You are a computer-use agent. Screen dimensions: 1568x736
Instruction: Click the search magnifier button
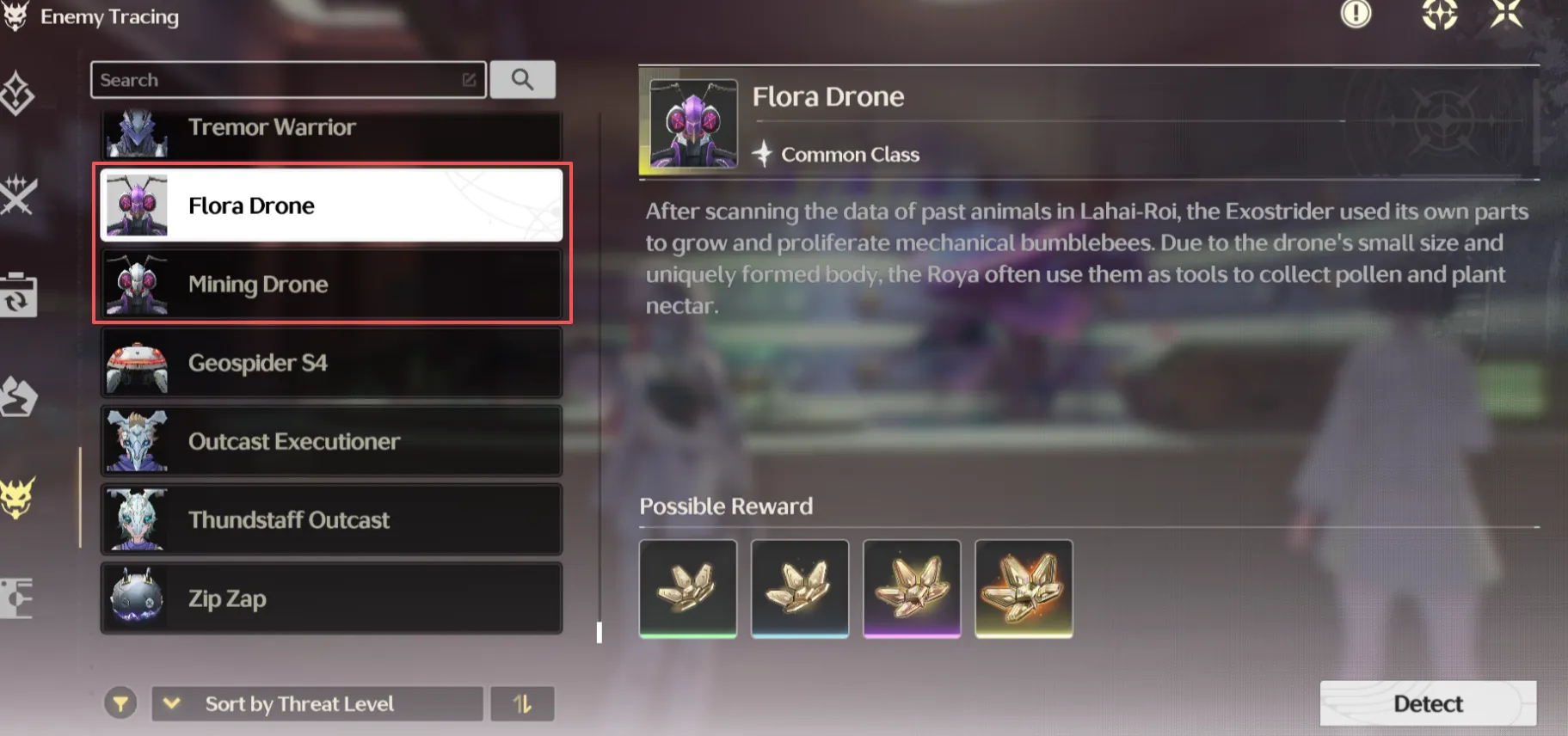[x=523, y=79]
